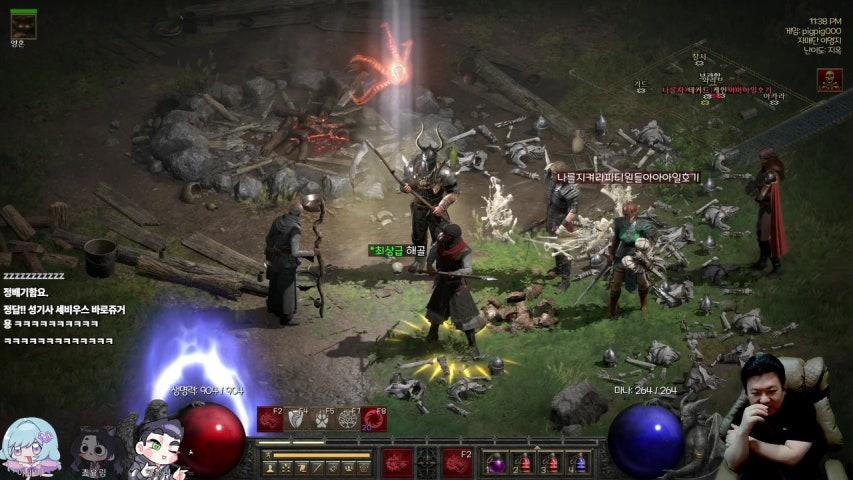Viewport: 853px width, 480px height.
Task: Open the character screen from mini panel
Action: tap(270, 468)
